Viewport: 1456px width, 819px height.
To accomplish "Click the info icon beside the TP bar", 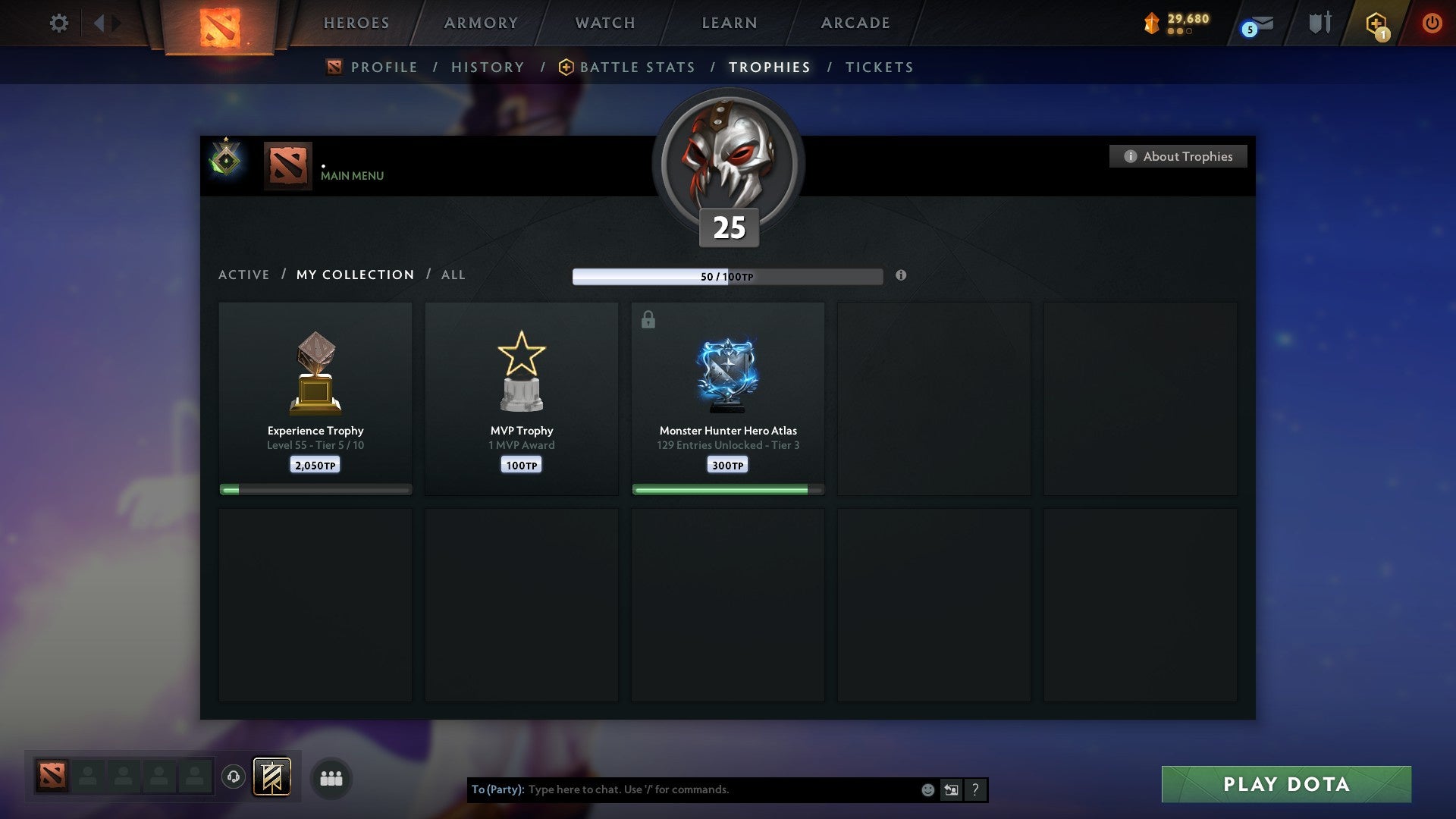I will pos(901,276).
